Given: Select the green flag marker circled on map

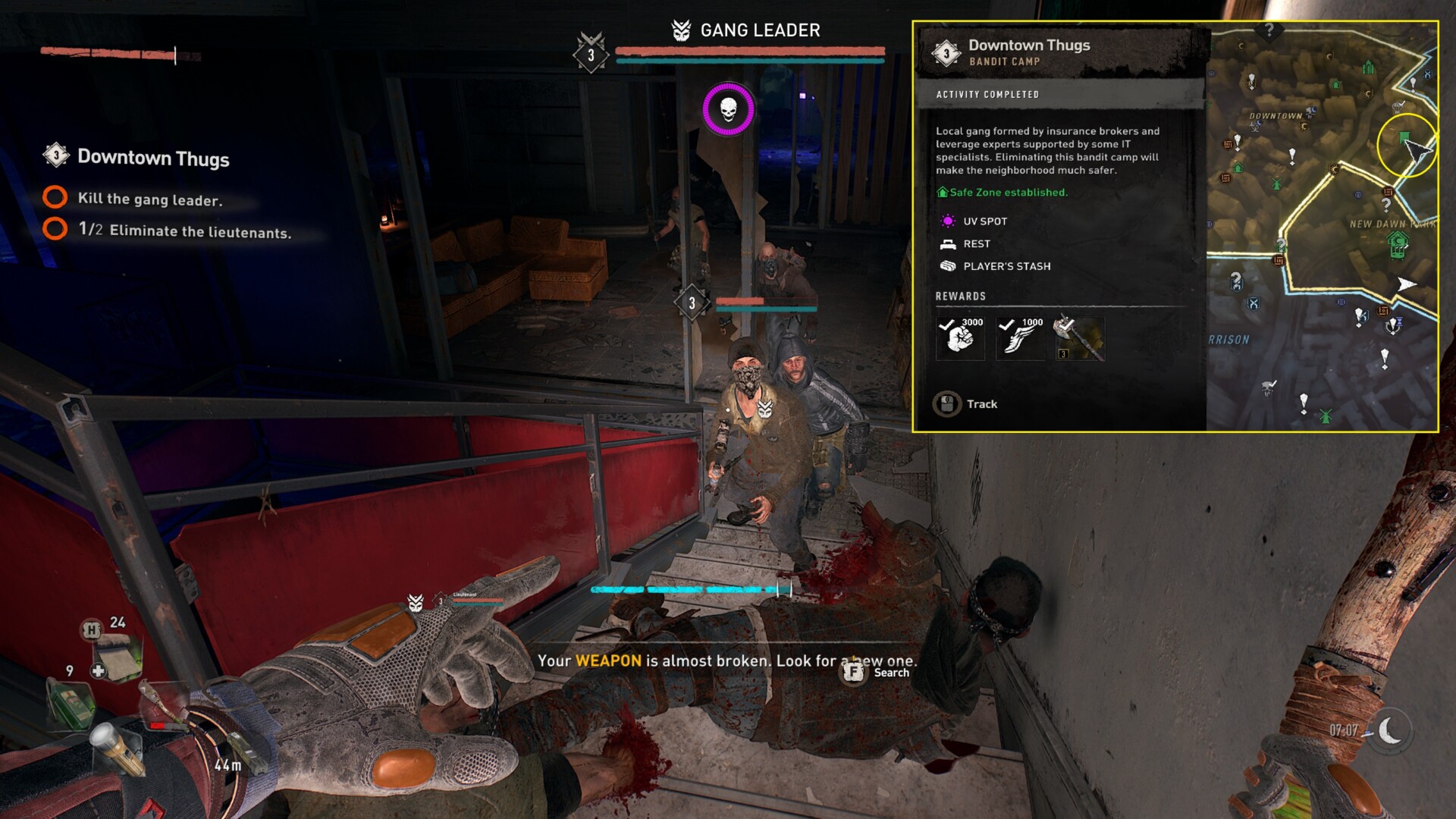Looking at the screenshot, I should pyautogui.click(x=1404, y=138).
